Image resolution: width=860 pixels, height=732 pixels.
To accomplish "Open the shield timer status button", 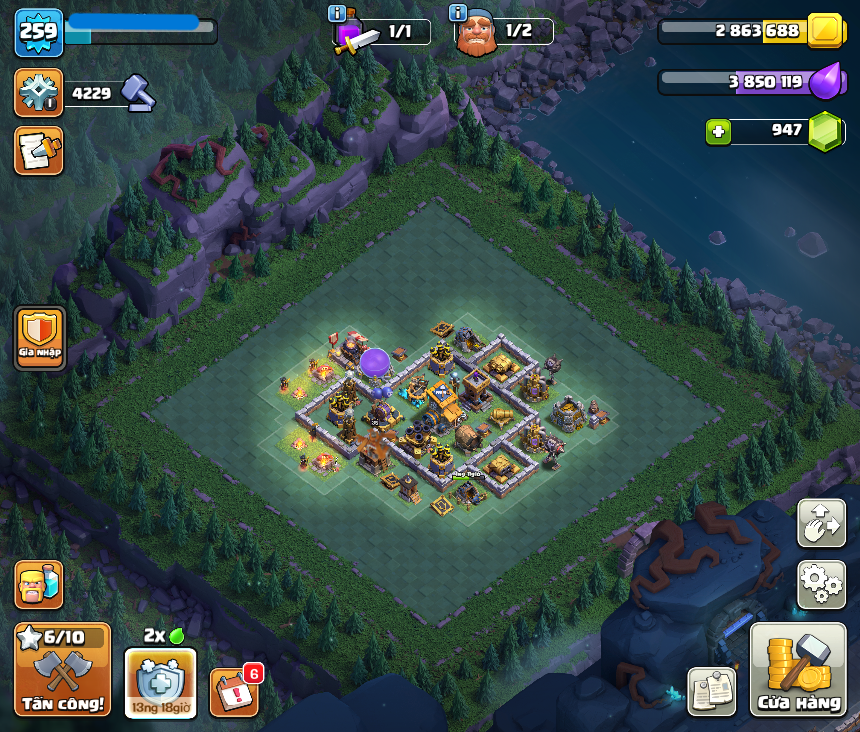I will click(x=160, y=683).
